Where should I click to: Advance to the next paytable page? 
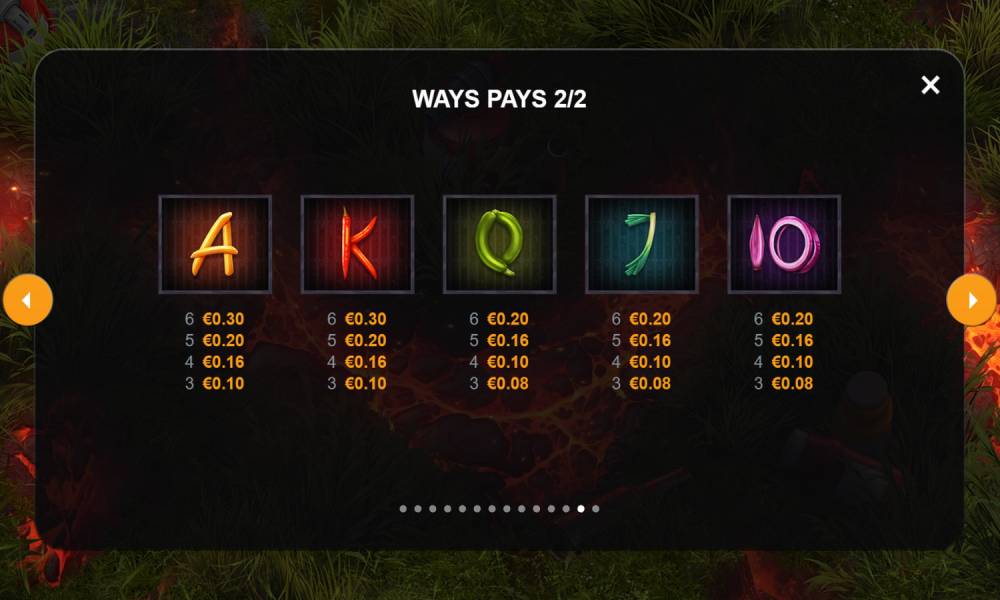[971, 299]
